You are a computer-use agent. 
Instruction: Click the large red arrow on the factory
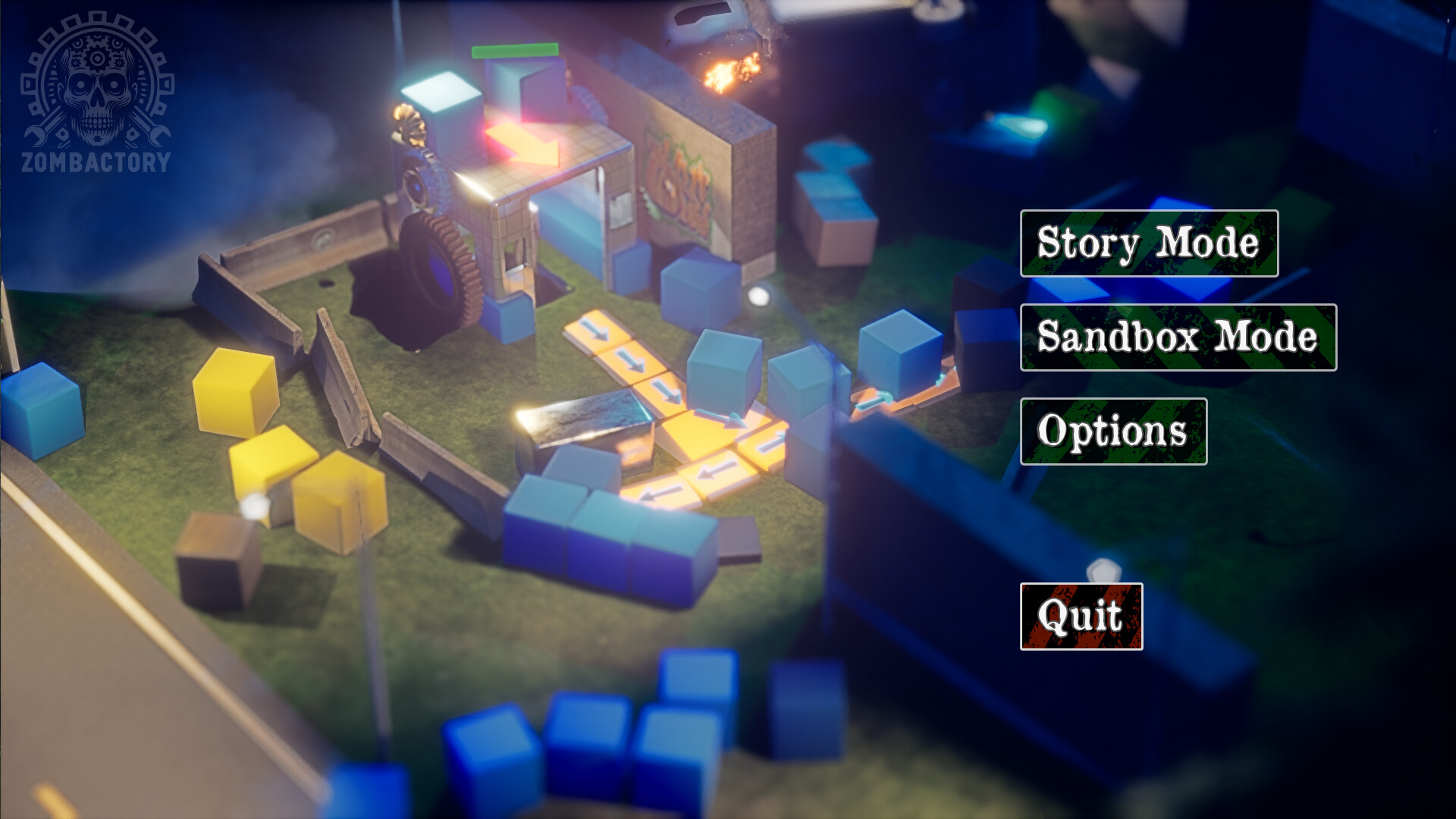click(x=523, y=144)
